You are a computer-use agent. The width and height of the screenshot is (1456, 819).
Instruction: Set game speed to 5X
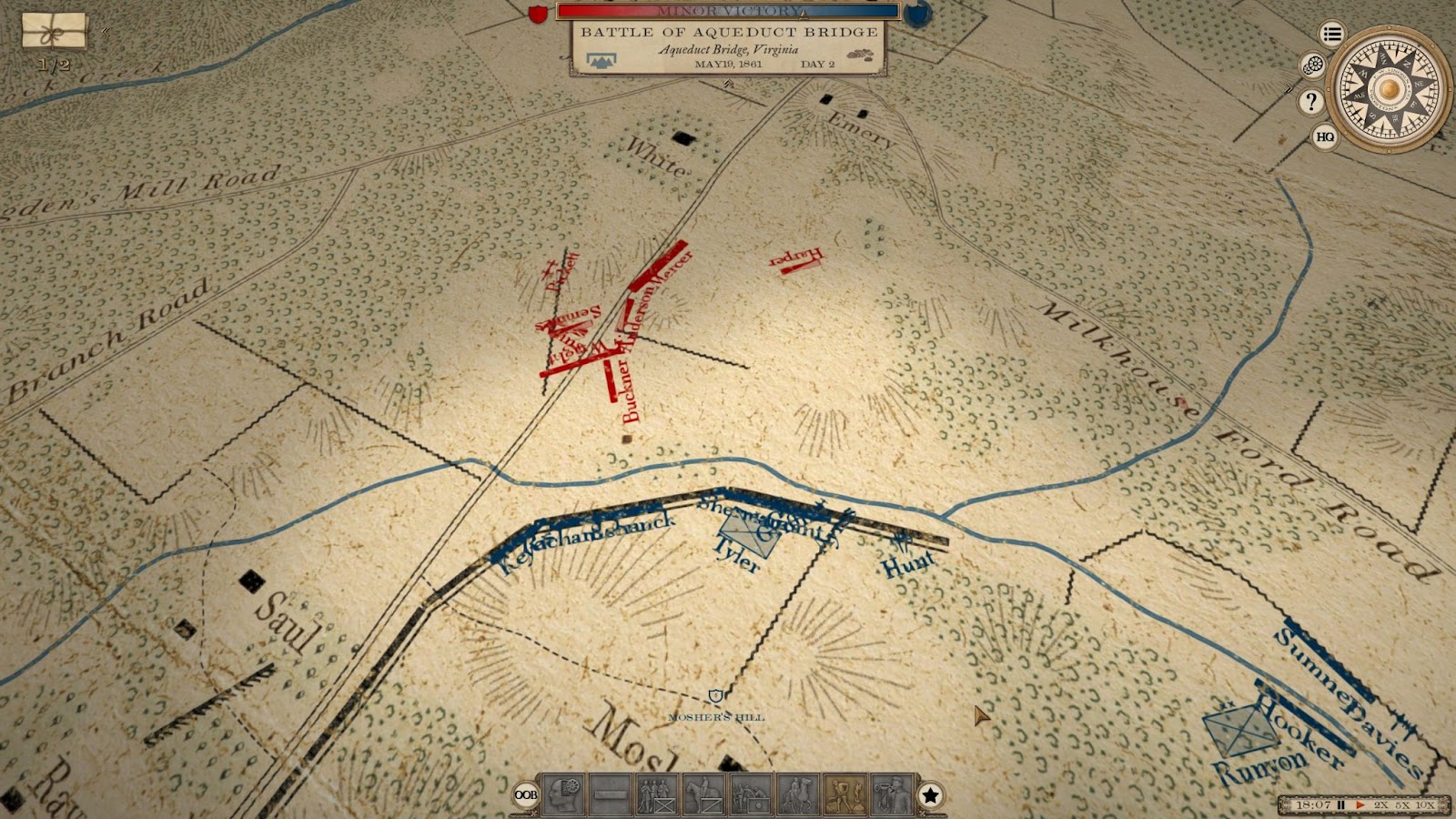1401,805
